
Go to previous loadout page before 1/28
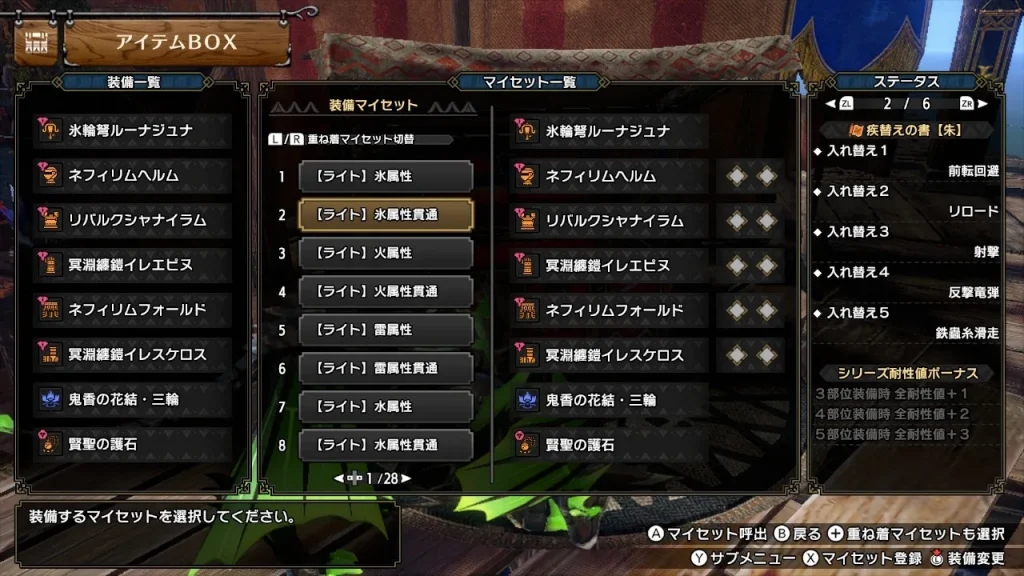point(339,479)
